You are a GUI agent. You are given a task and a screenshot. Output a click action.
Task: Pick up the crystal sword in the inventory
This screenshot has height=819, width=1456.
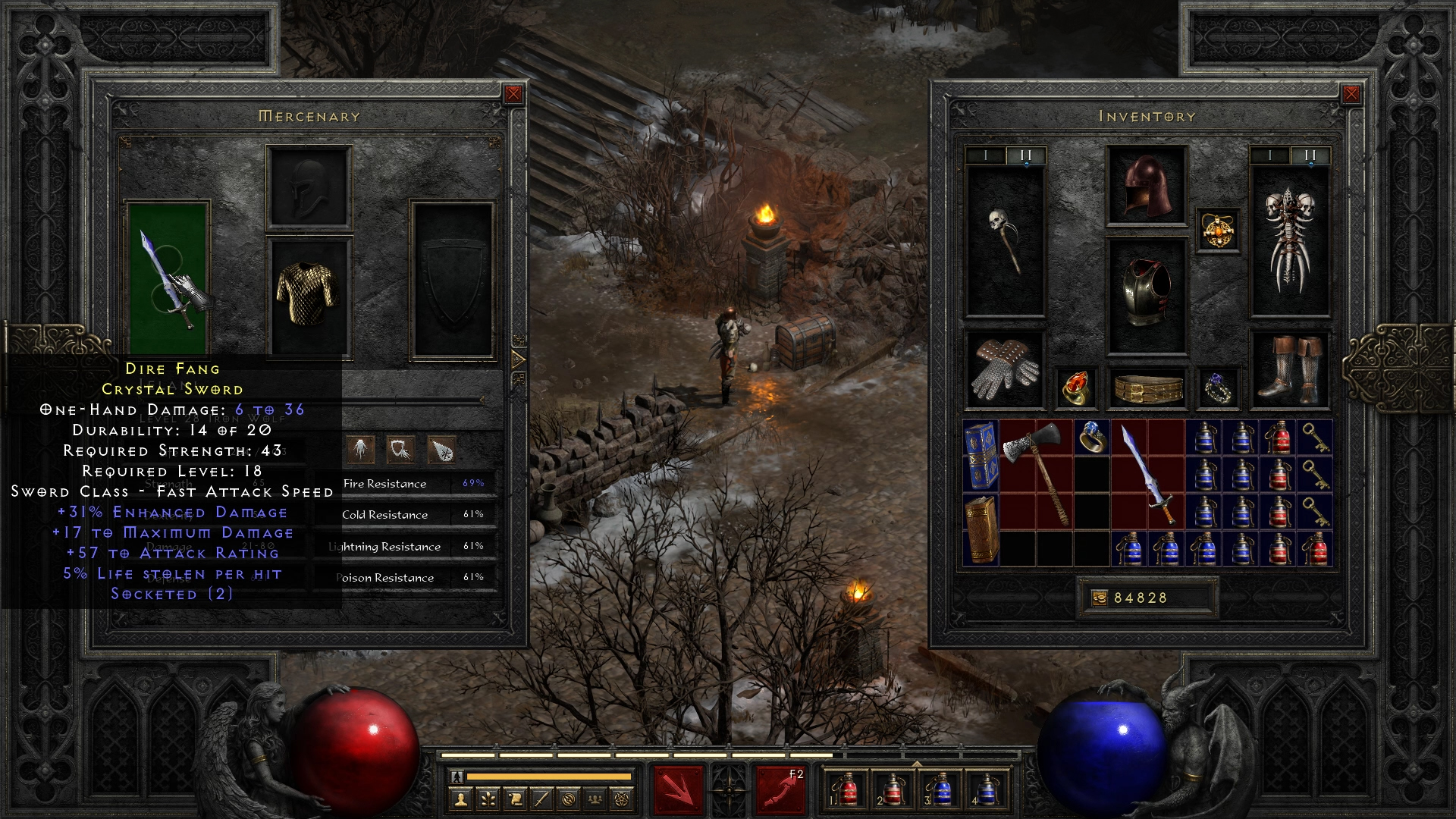(x=1147, y=475)
